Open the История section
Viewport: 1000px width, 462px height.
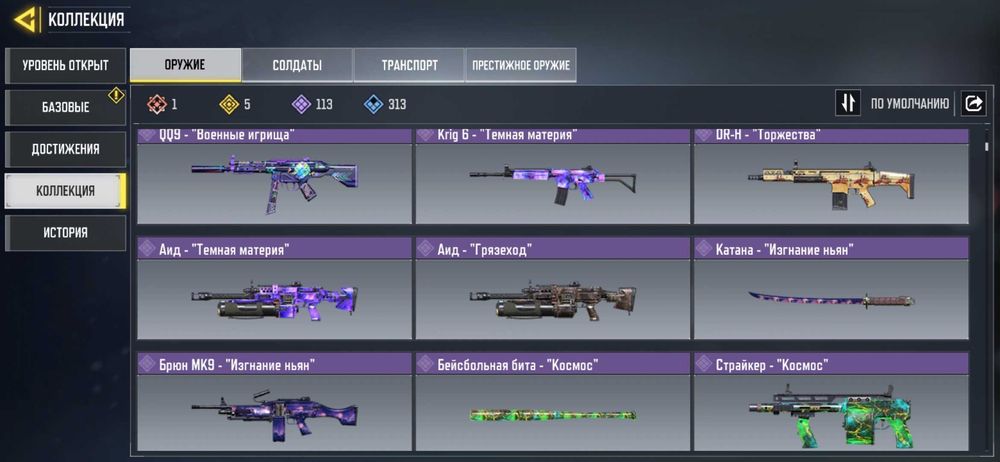tap(65, 233)
